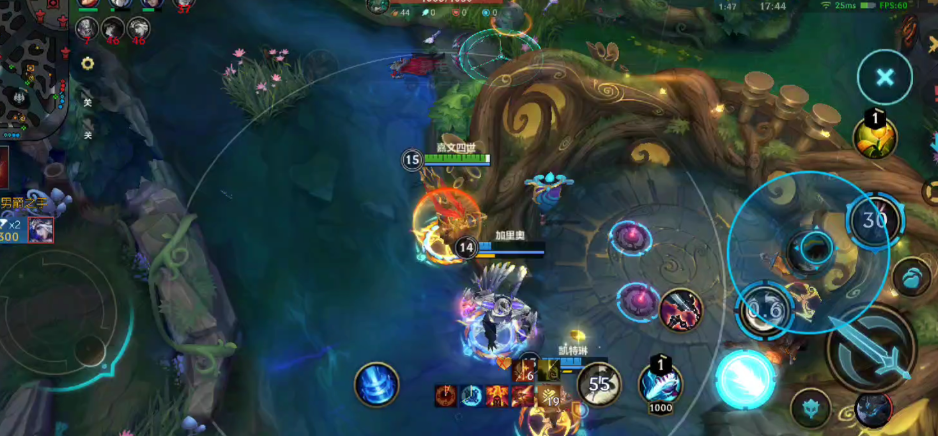938x436 pixels.
Task: Tap the ward target button under attack
Action: click(x=810, y=408)
